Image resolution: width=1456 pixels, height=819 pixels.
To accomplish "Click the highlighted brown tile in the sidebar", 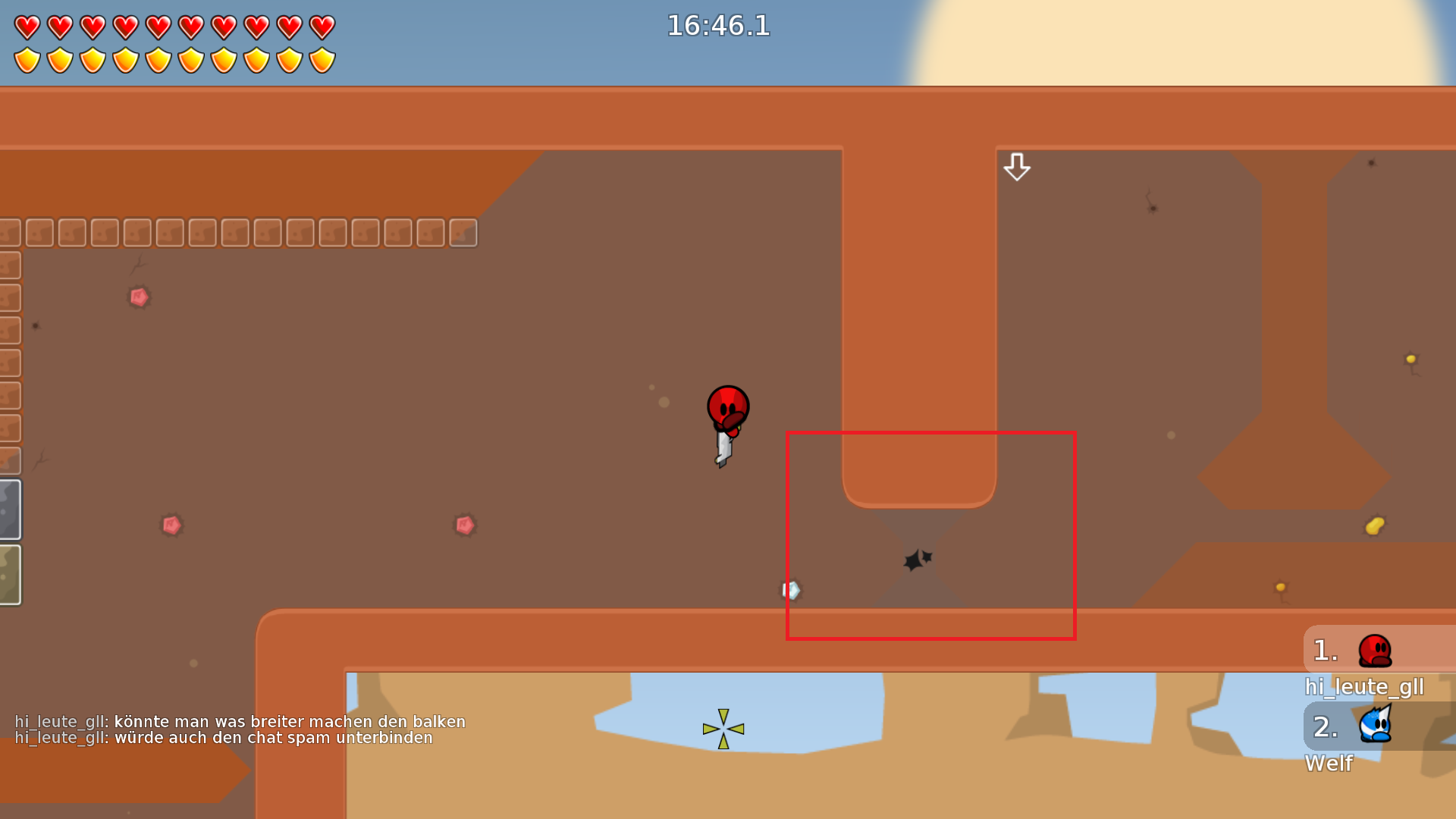I will pos(11,460).
